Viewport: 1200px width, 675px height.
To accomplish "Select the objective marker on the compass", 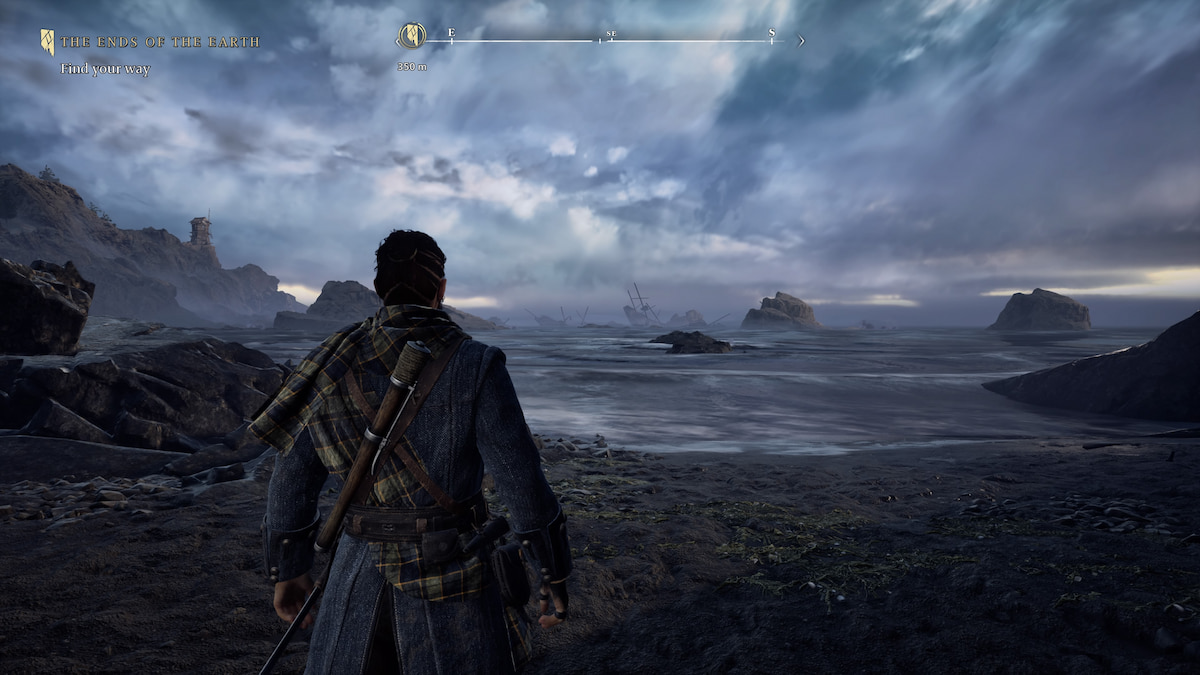I will tap(412, 37).
